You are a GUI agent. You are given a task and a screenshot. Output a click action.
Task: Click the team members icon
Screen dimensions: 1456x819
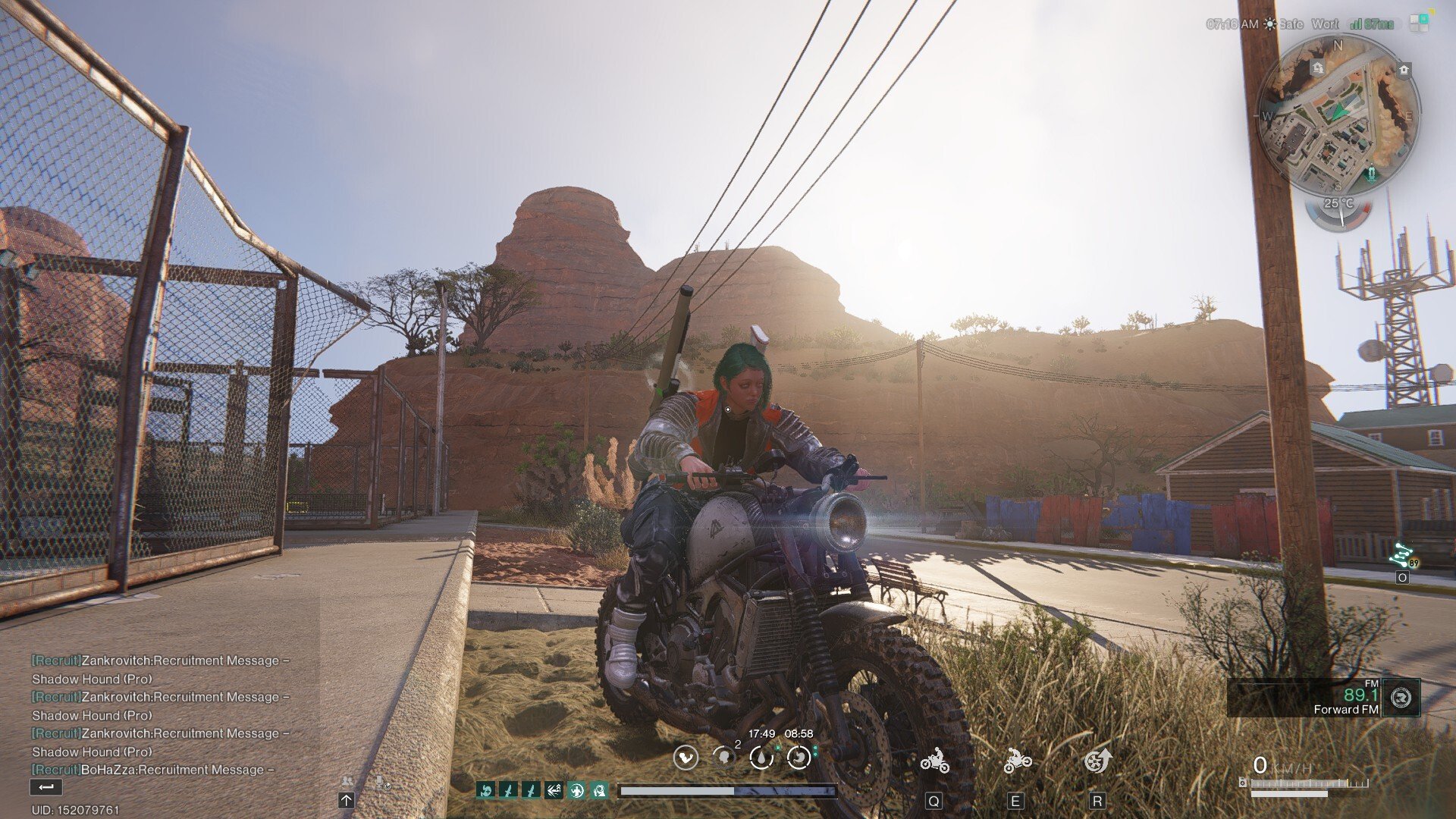coord(347,782)
